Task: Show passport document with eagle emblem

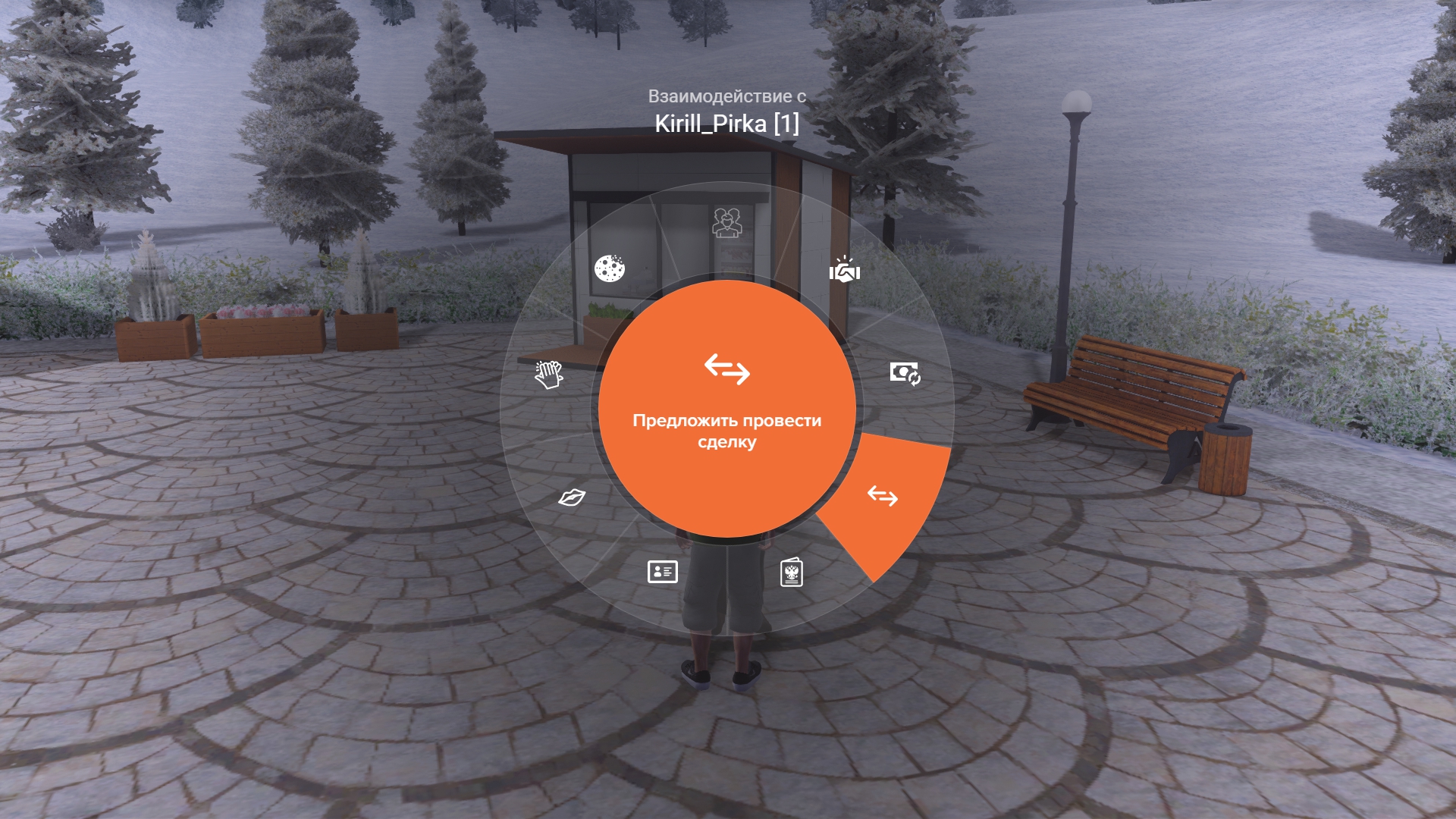Action: 792,573
